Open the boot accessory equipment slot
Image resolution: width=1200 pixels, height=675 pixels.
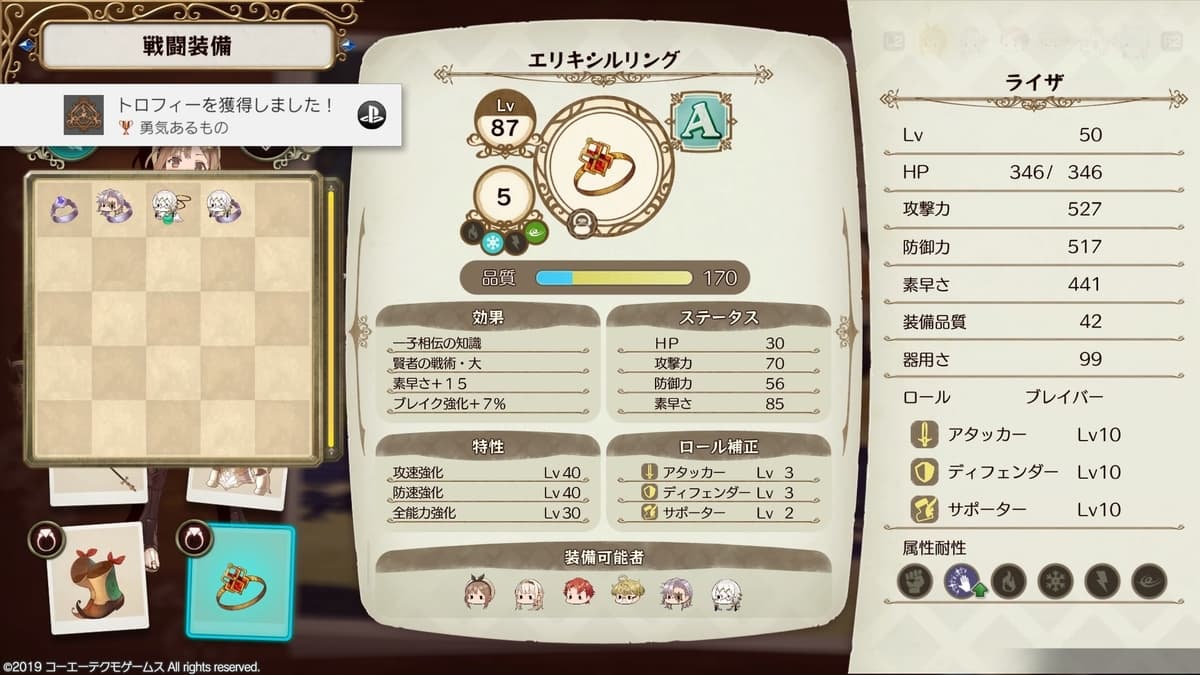point(98,580)
